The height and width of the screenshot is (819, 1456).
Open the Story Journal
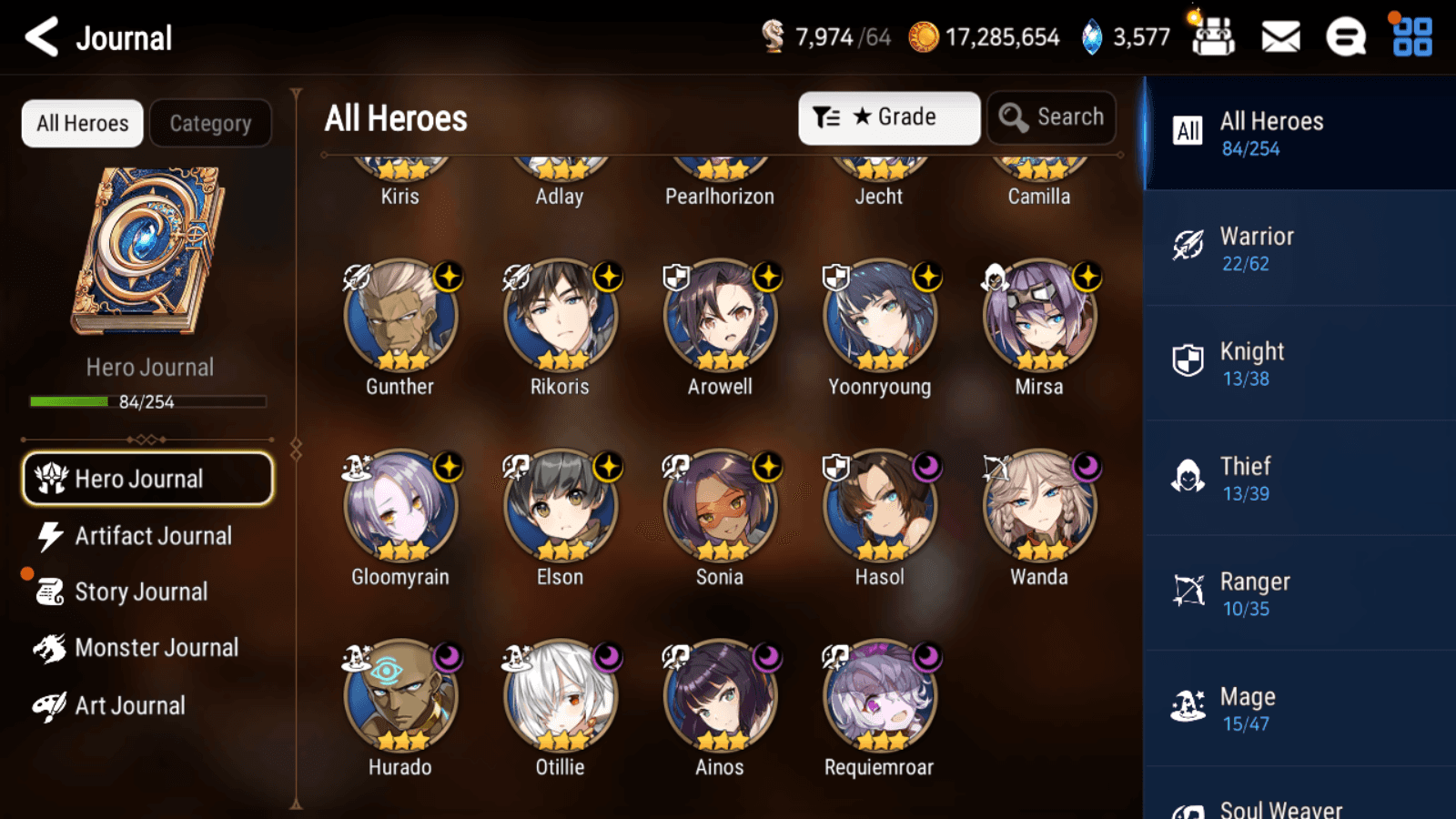click(x=140, y=591)
